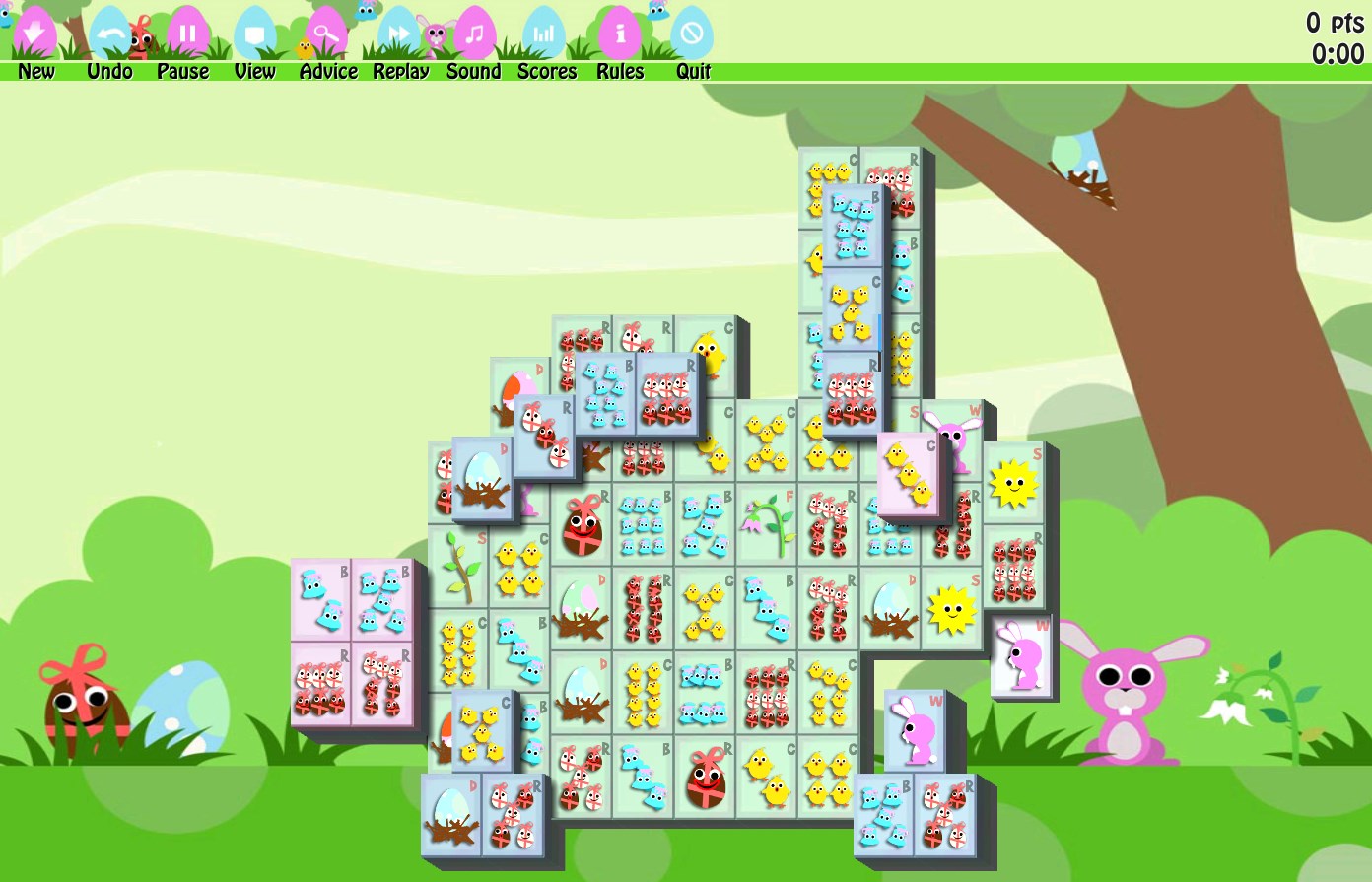Select the Scores bar-chart icon
The width and height of the screenshot is (1372, 882).
tap(546, 33)
